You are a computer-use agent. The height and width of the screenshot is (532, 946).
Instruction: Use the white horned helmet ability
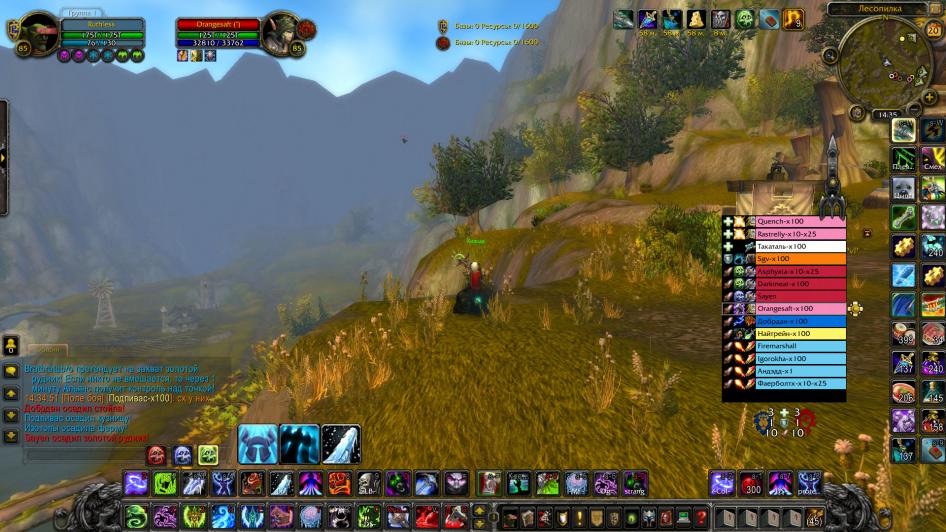click(257, 444)
